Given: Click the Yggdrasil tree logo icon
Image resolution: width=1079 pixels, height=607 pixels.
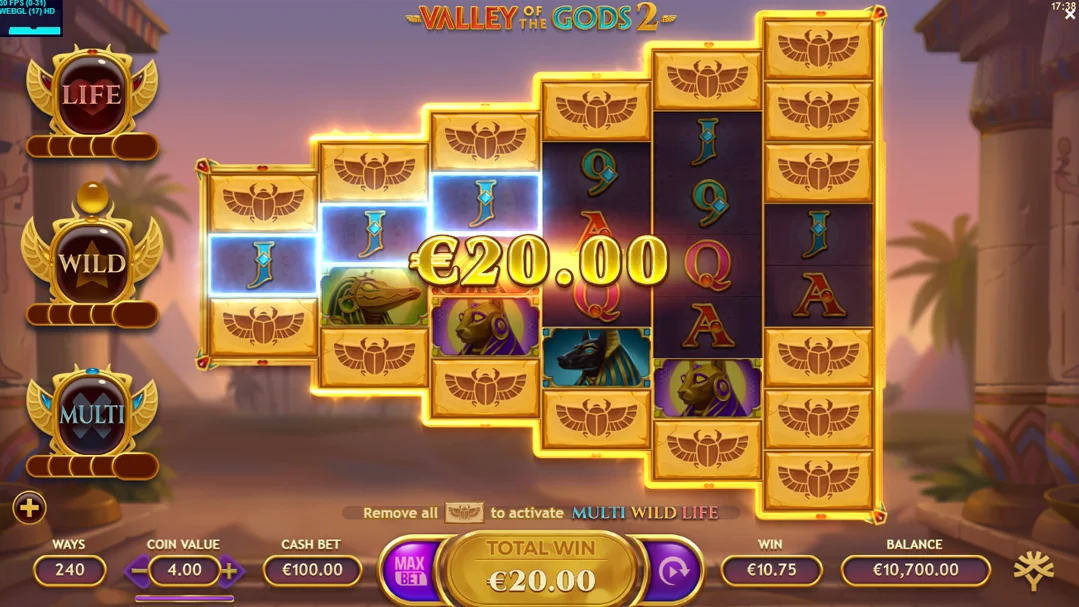Looking at the screenshot, I should point(1033,570).
